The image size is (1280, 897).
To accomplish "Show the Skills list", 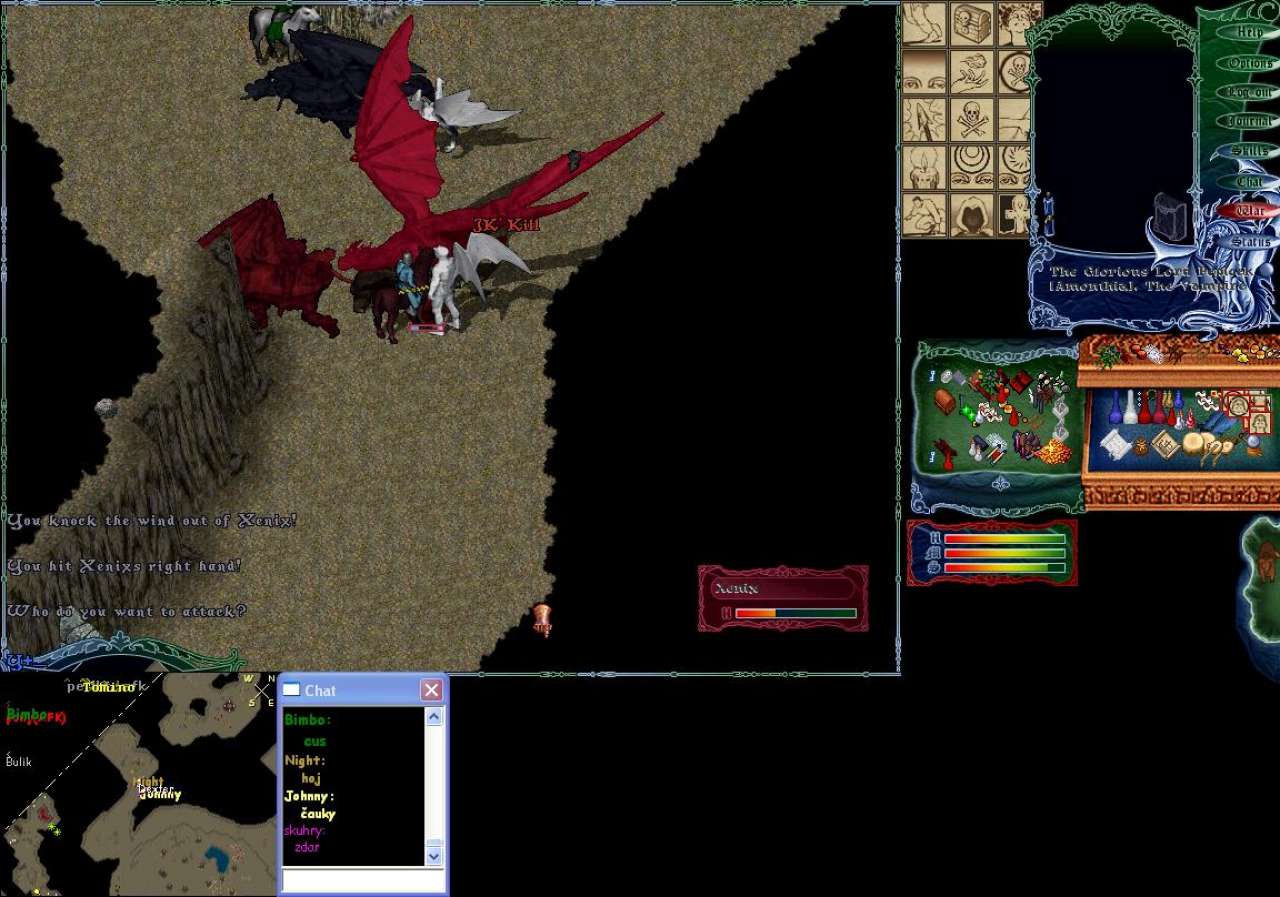I will (1250, 151).
